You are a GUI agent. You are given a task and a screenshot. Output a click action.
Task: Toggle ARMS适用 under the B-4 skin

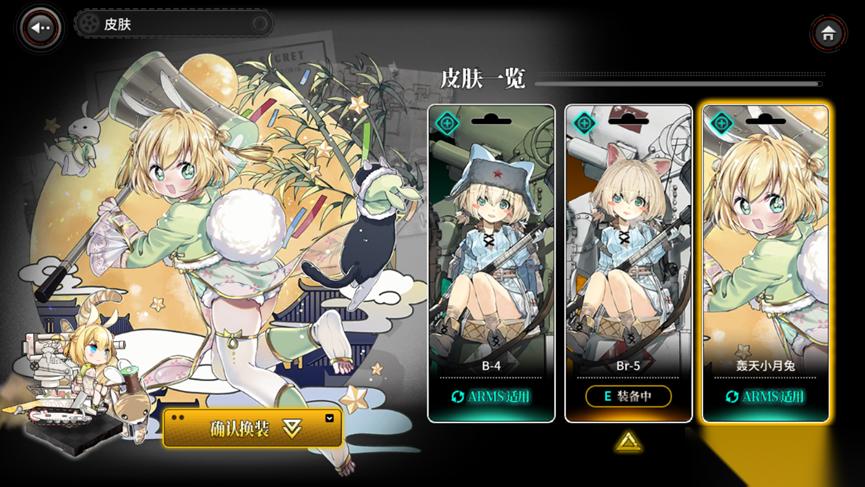point(491,396)
